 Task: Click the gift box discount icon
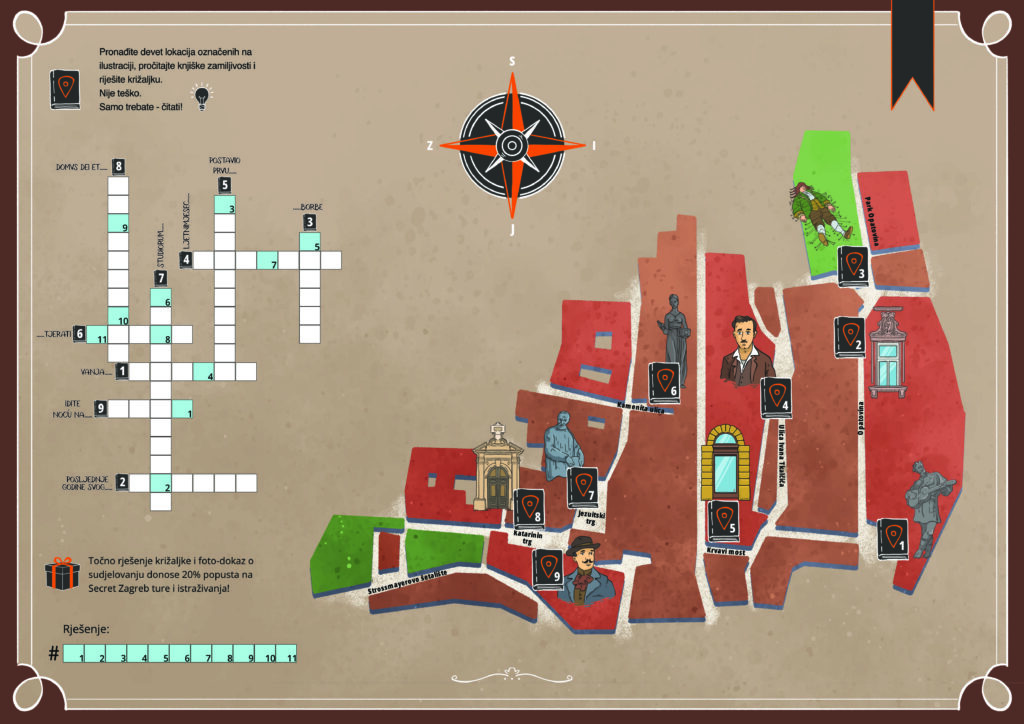click(x=62, y=574)
